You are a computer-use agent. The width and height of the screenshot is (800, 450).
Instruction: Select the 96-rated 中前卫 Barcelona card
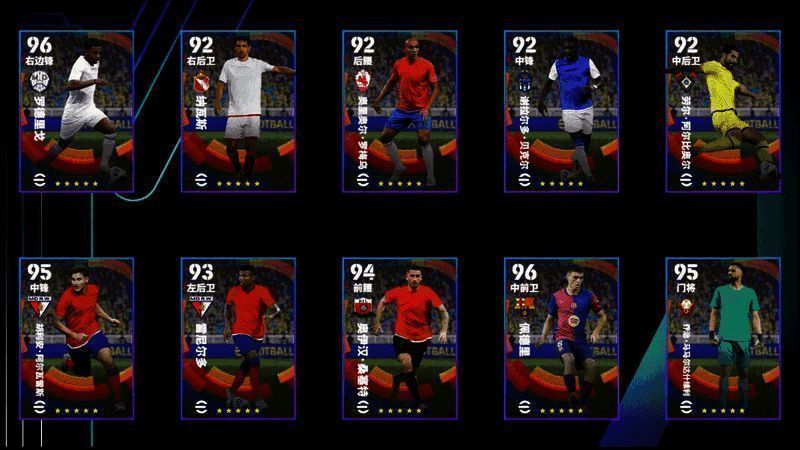561,338
